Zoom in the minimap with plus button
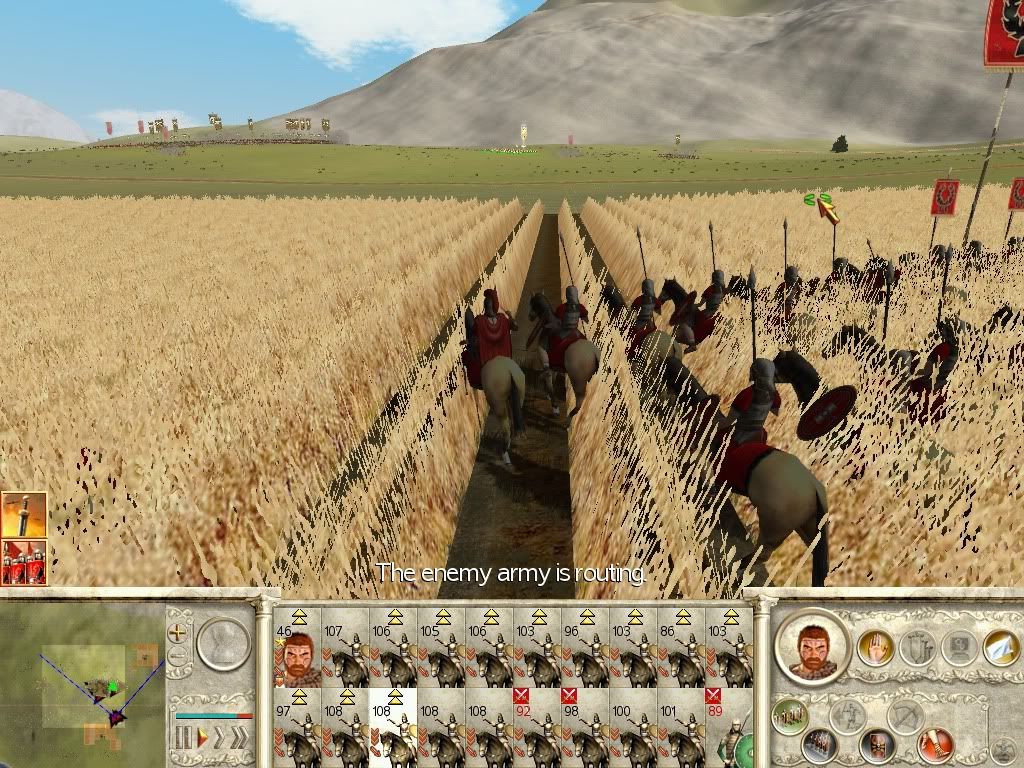 [x=178, y=632]
